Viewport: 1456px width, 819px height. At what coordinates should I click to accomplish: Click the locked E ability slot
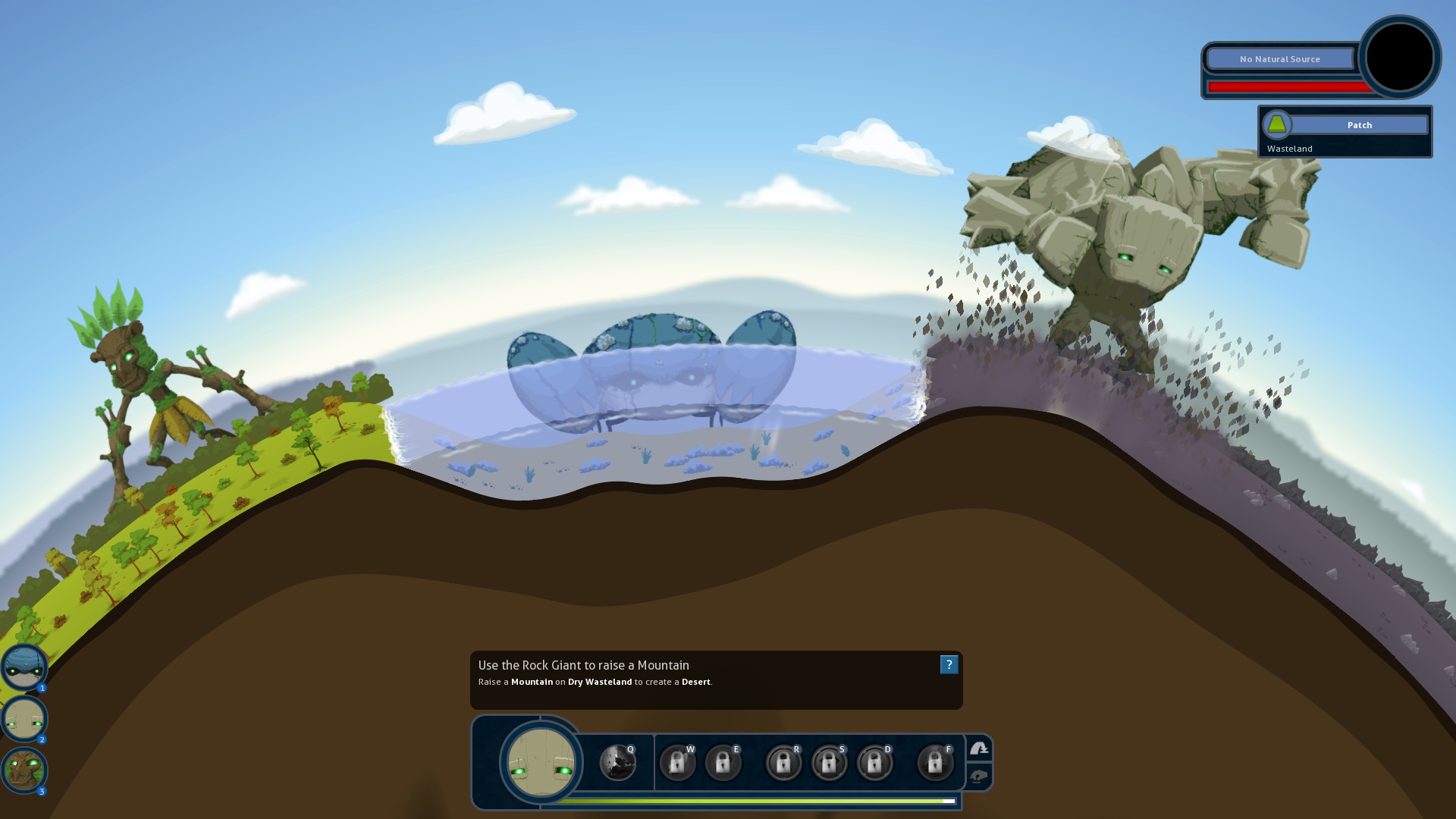click(723, 762)
